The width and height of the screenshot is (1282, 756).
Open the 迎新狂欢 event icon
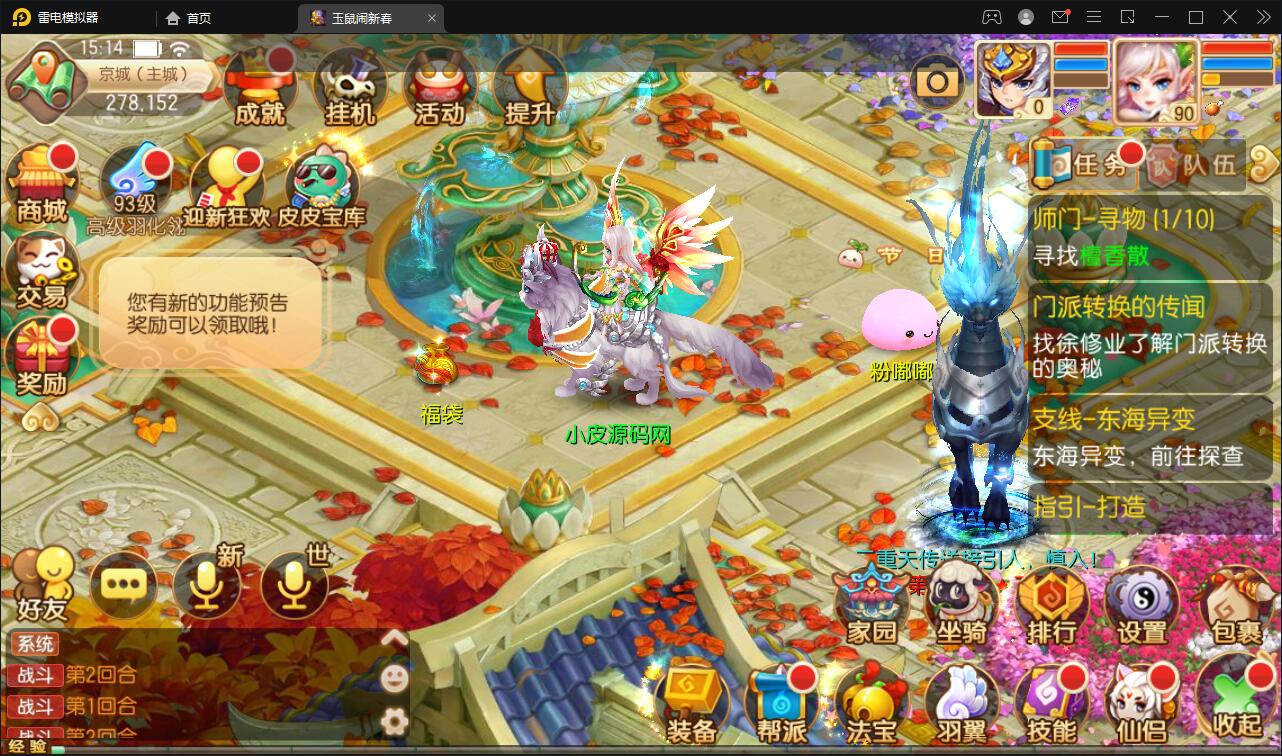coord(228,188)
